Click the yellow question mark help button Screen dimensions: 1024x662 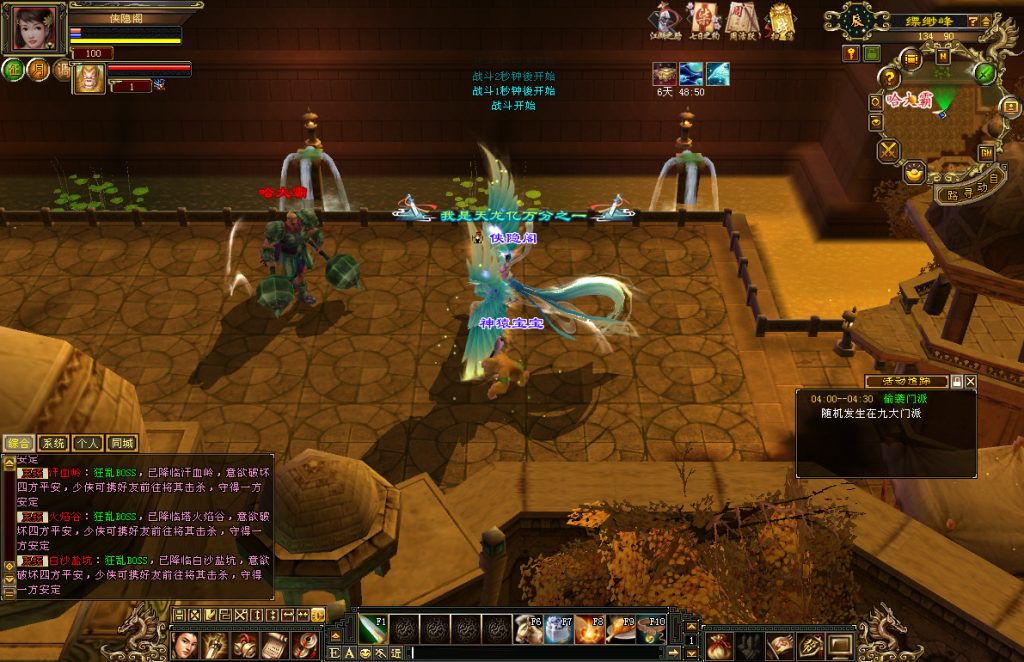889,78
